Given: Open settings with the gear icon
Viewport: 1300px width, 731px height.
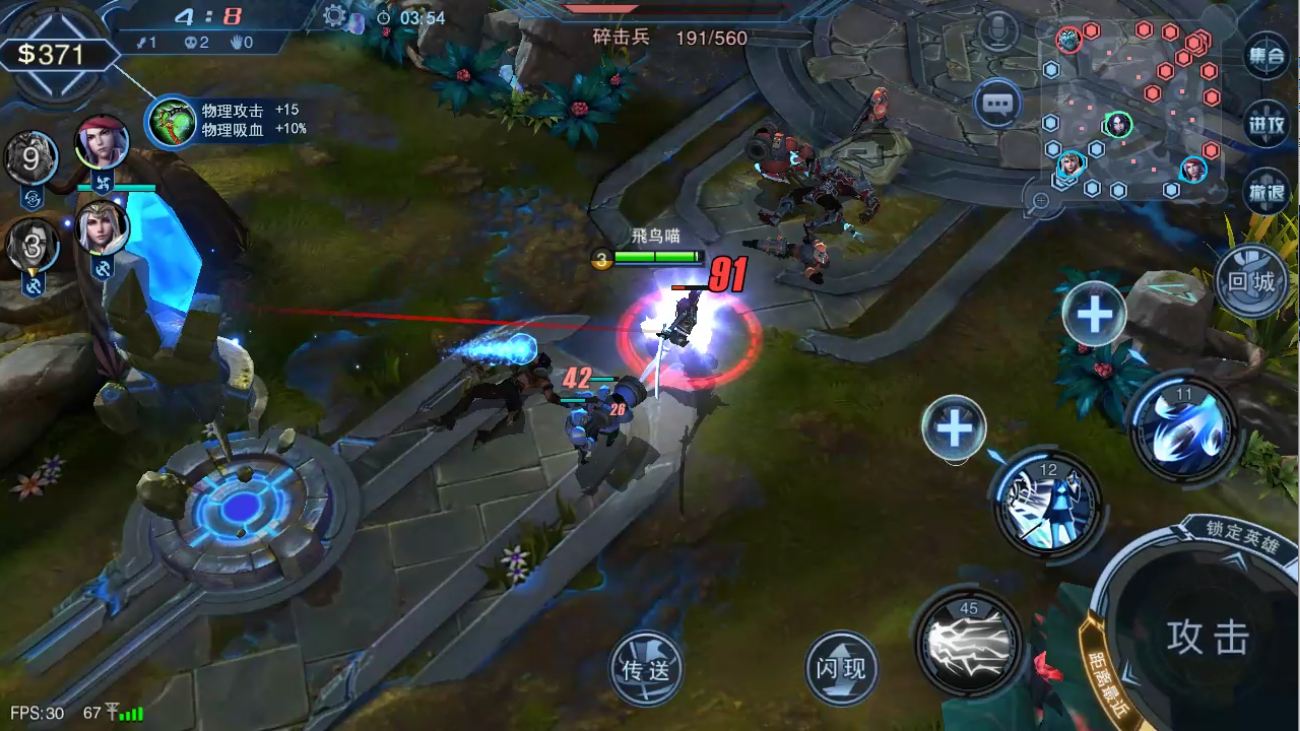Looking at the screenshot, I should (336, 16).
